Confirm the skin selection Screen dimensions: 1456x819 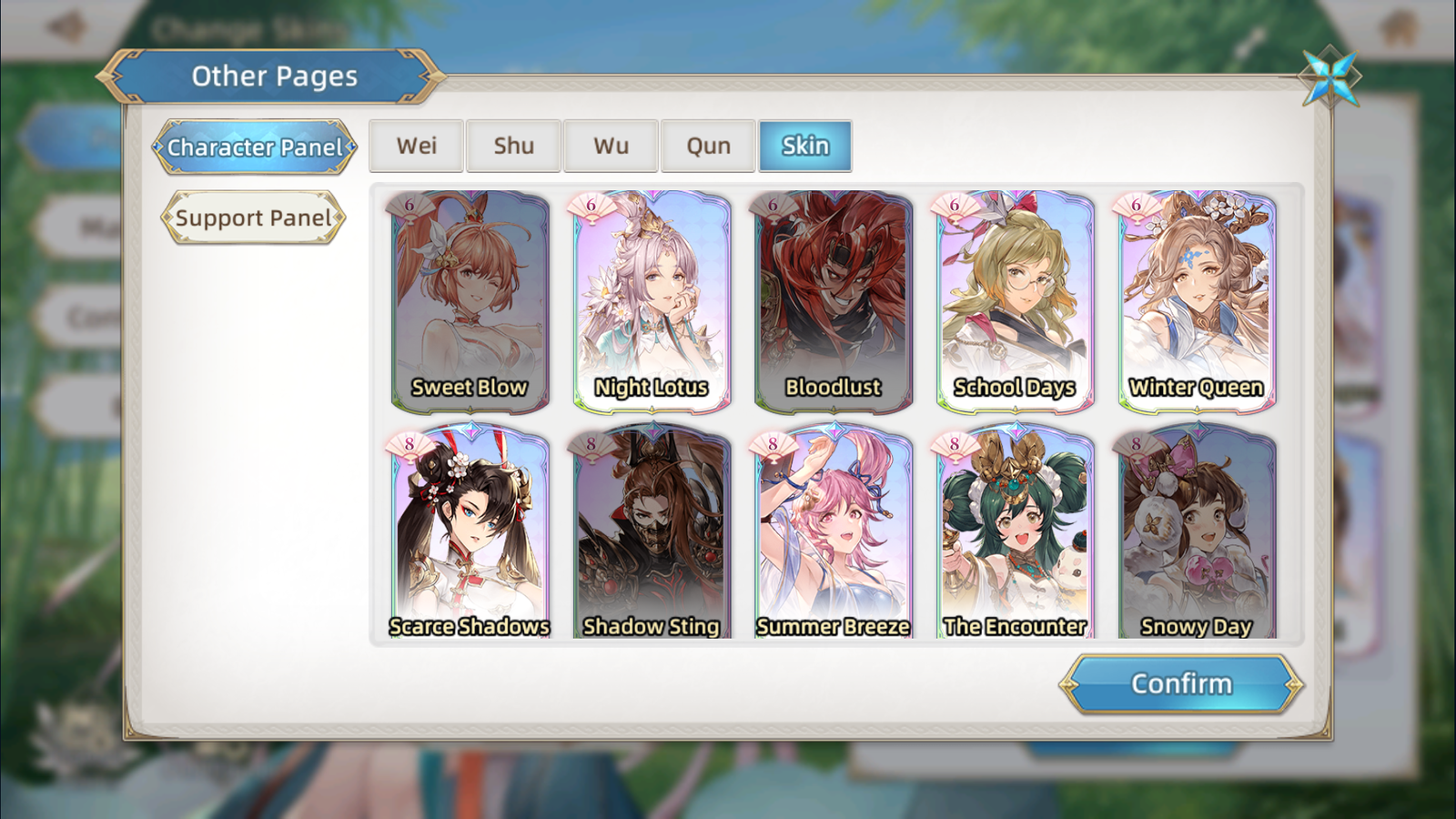1181,683
